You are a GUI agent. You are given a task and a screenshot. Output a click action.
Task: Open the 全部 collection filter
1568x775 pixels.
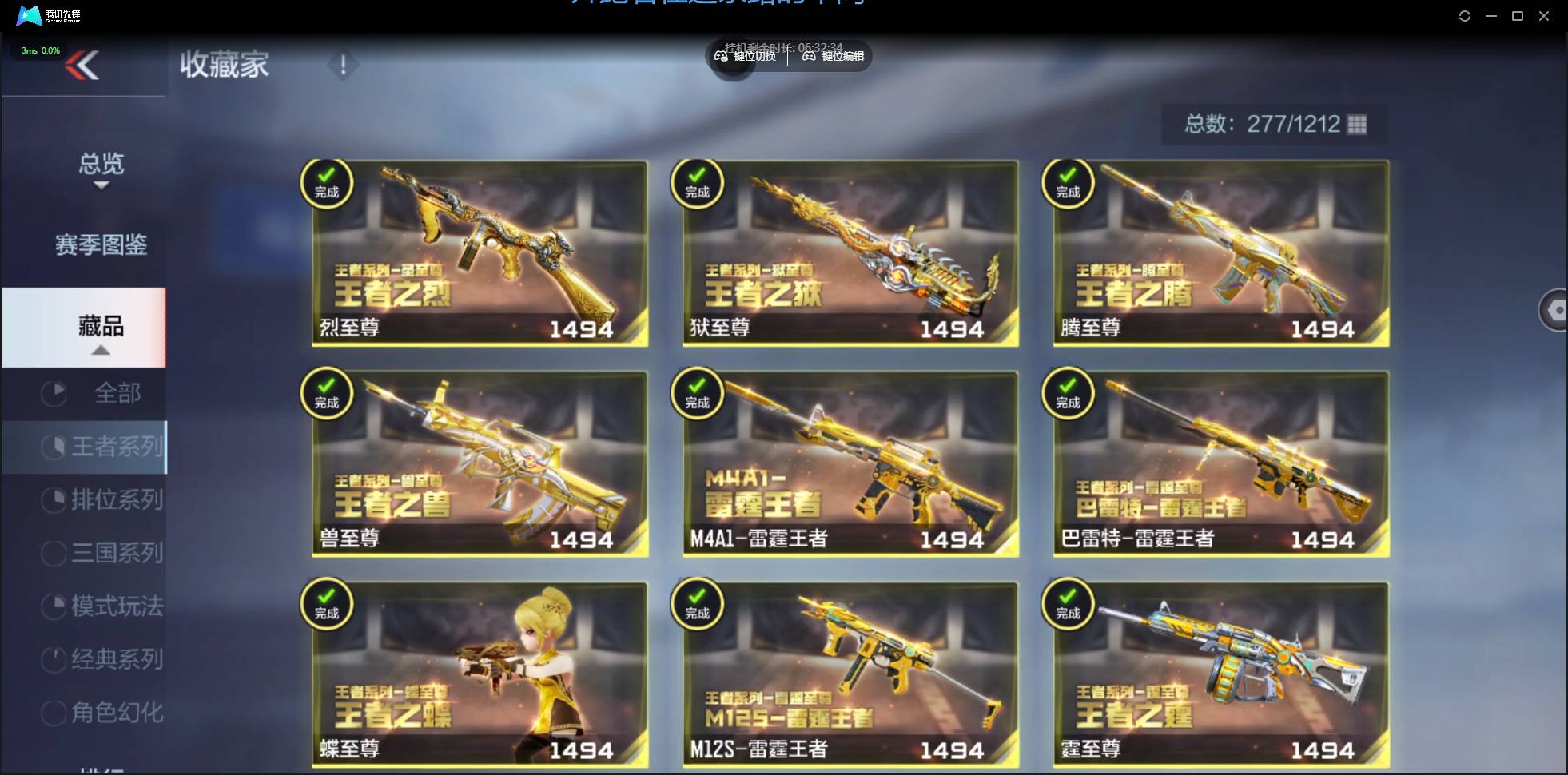pyautogui.click(x=120, y=393)
